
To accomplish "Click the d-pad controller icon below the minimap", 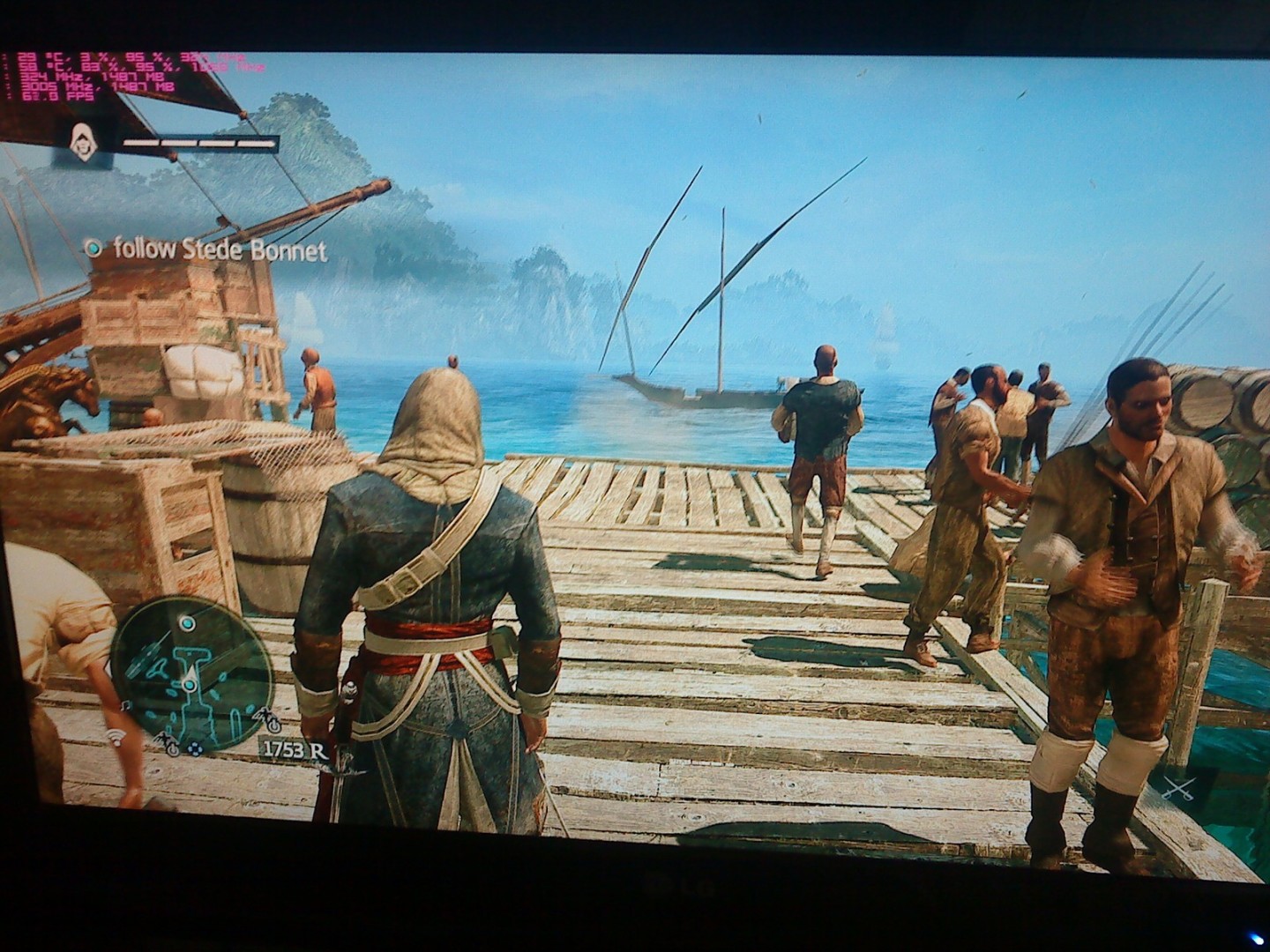I will tap(195, 749).
